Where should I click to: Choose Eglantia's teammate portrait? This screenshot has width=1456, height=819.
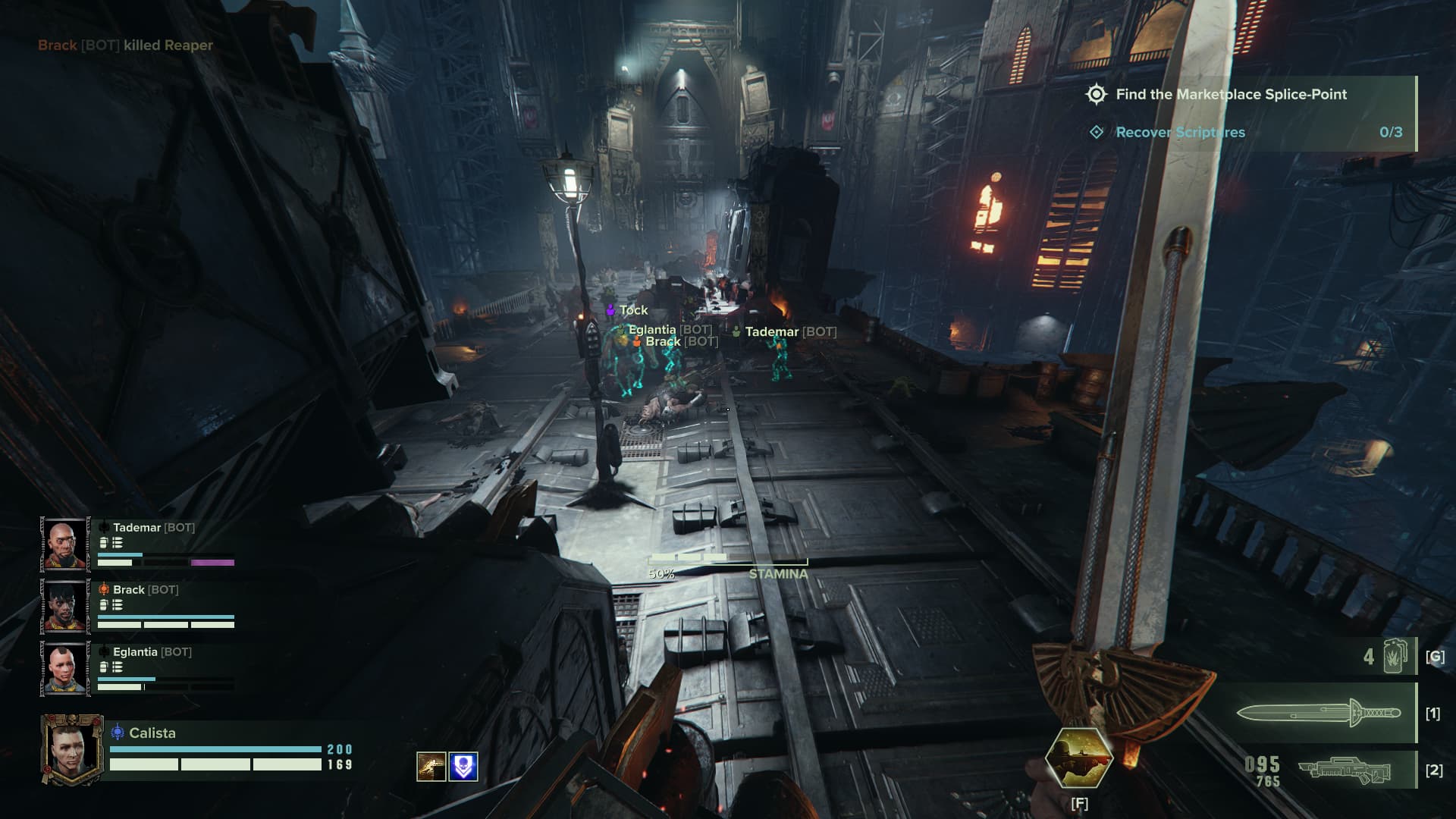[x=65, y=668]
